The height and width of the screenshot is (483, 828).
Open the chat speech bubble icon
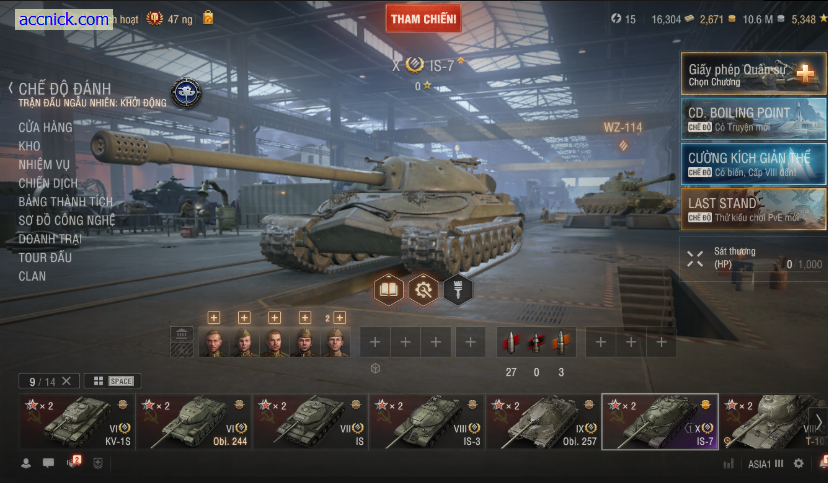(x=48, y=463)
